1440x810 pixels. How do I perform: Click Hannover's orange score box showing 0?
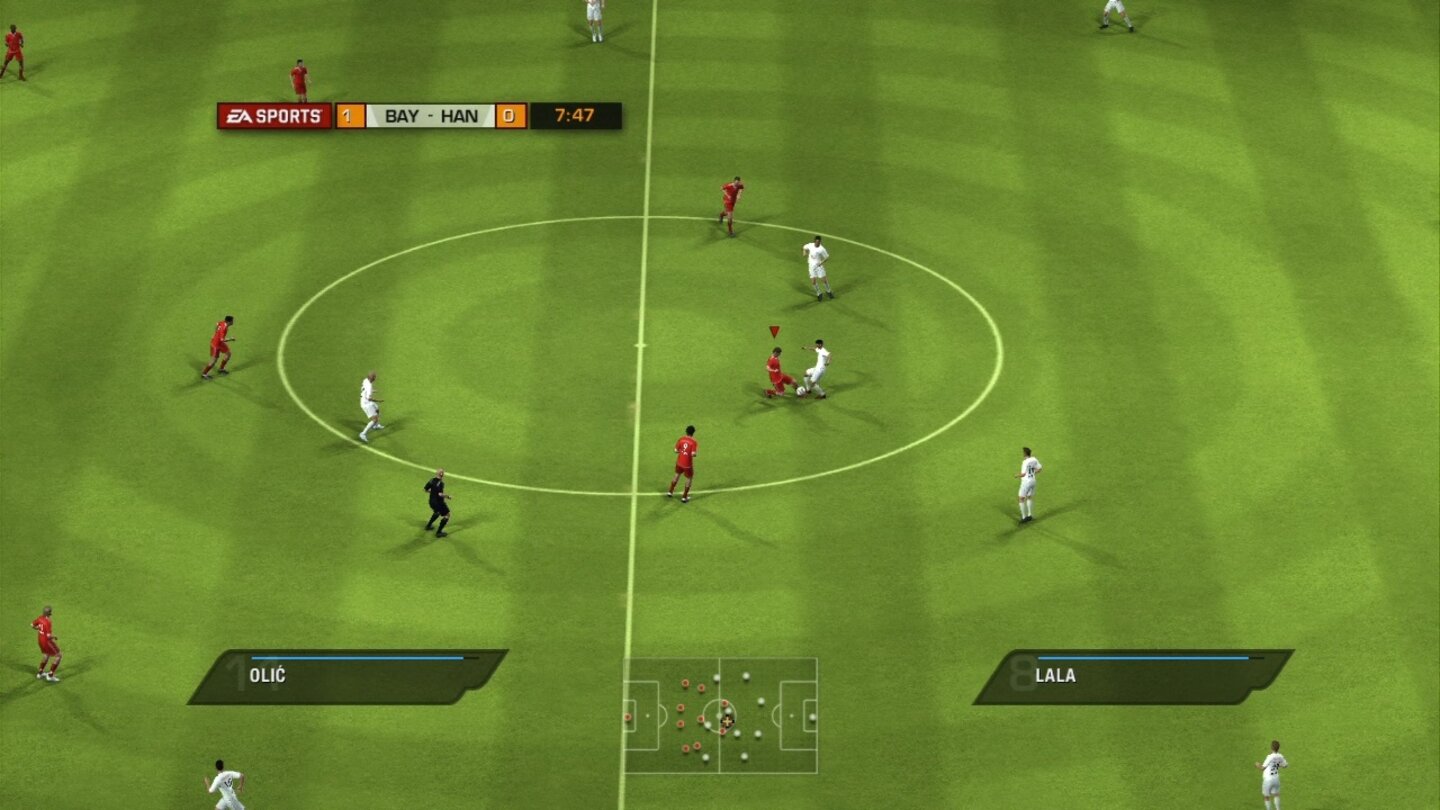pos(510,115)
